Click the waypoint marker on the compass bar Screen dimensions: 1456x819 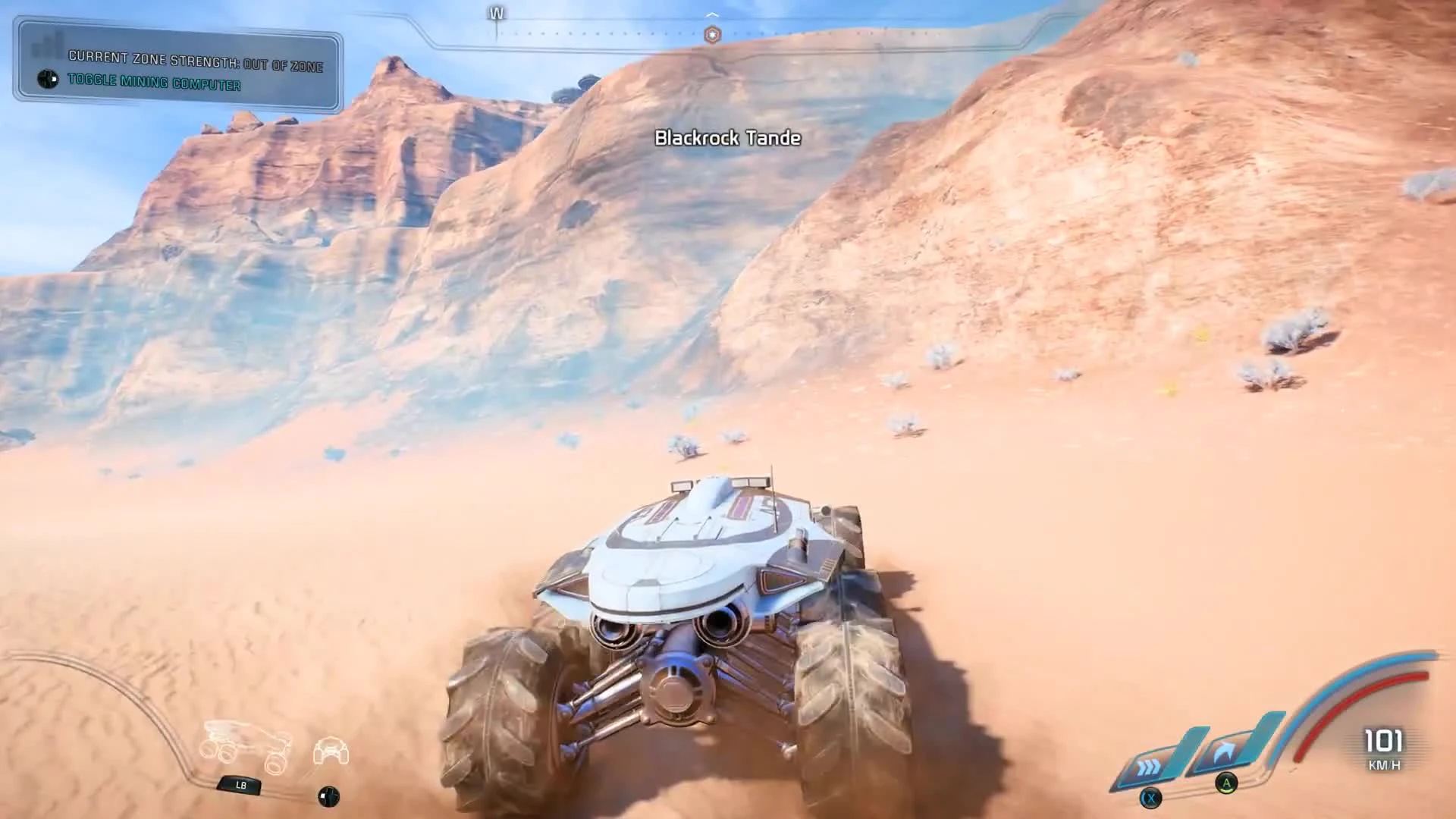tap(711, 33)
